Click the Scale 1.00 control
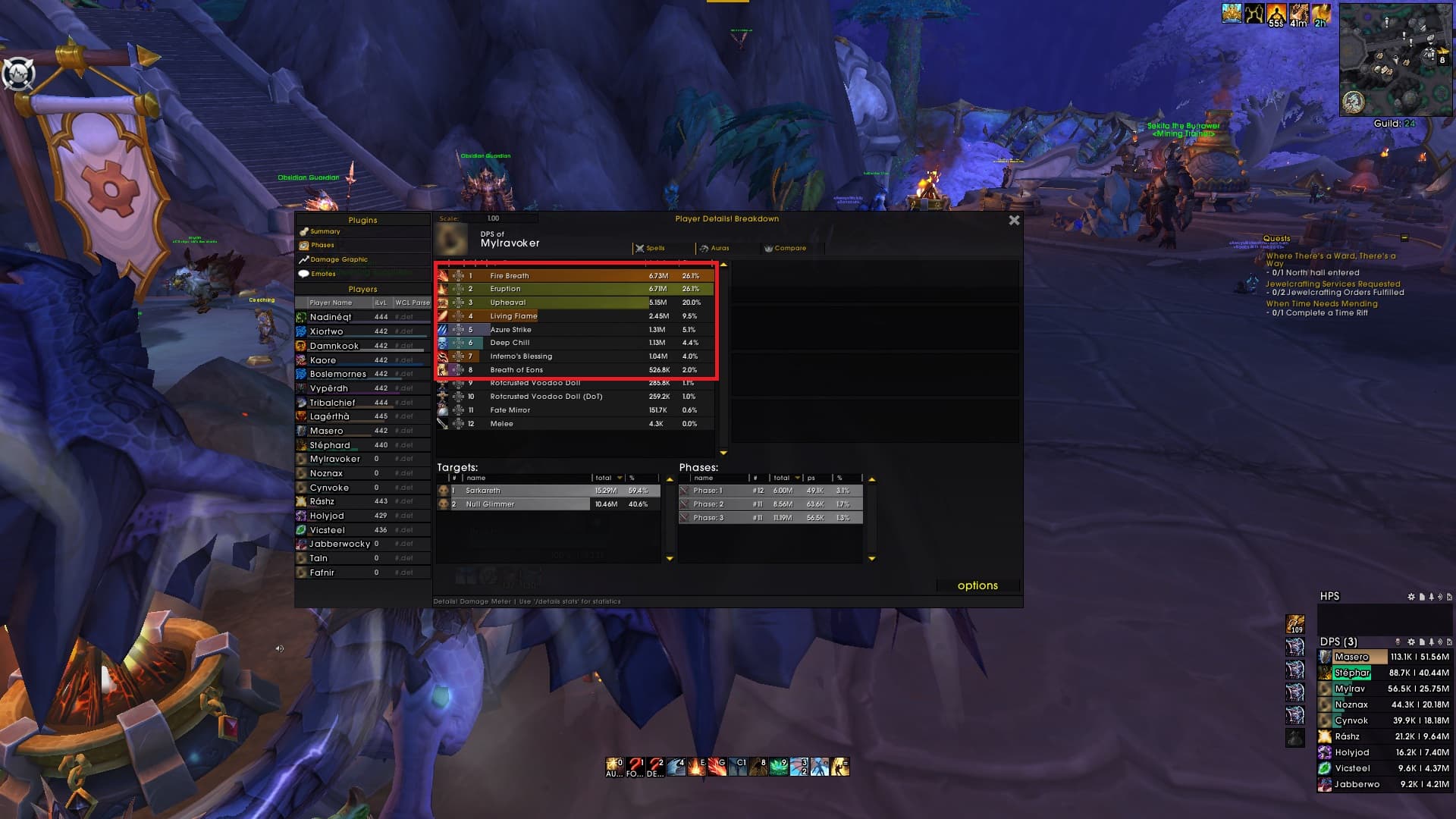1456x819 pixels. pos(494,218)
